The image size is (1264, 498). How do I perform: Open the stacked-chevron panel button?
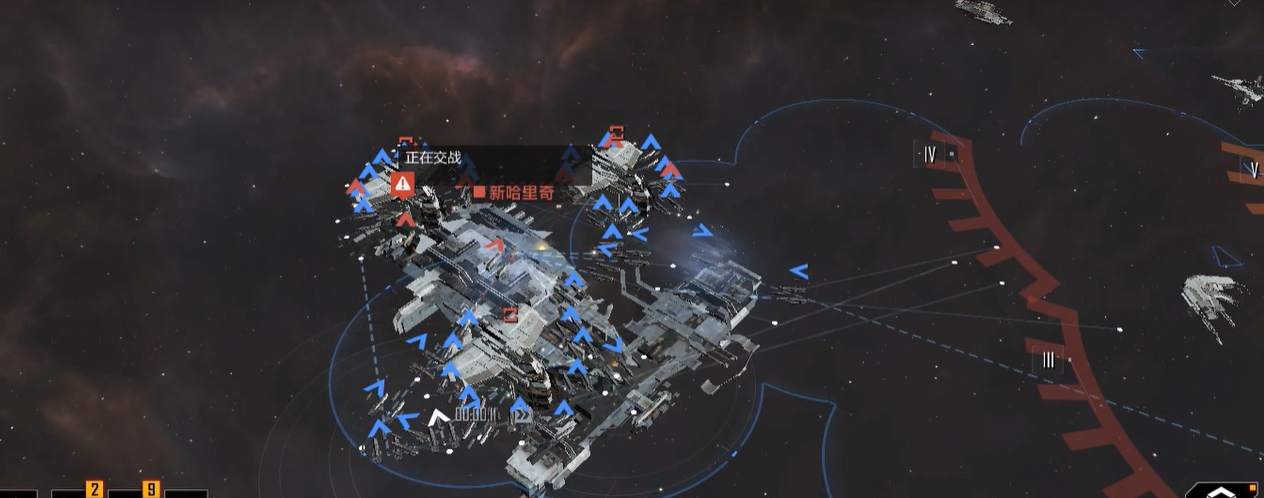point(1219,489)
